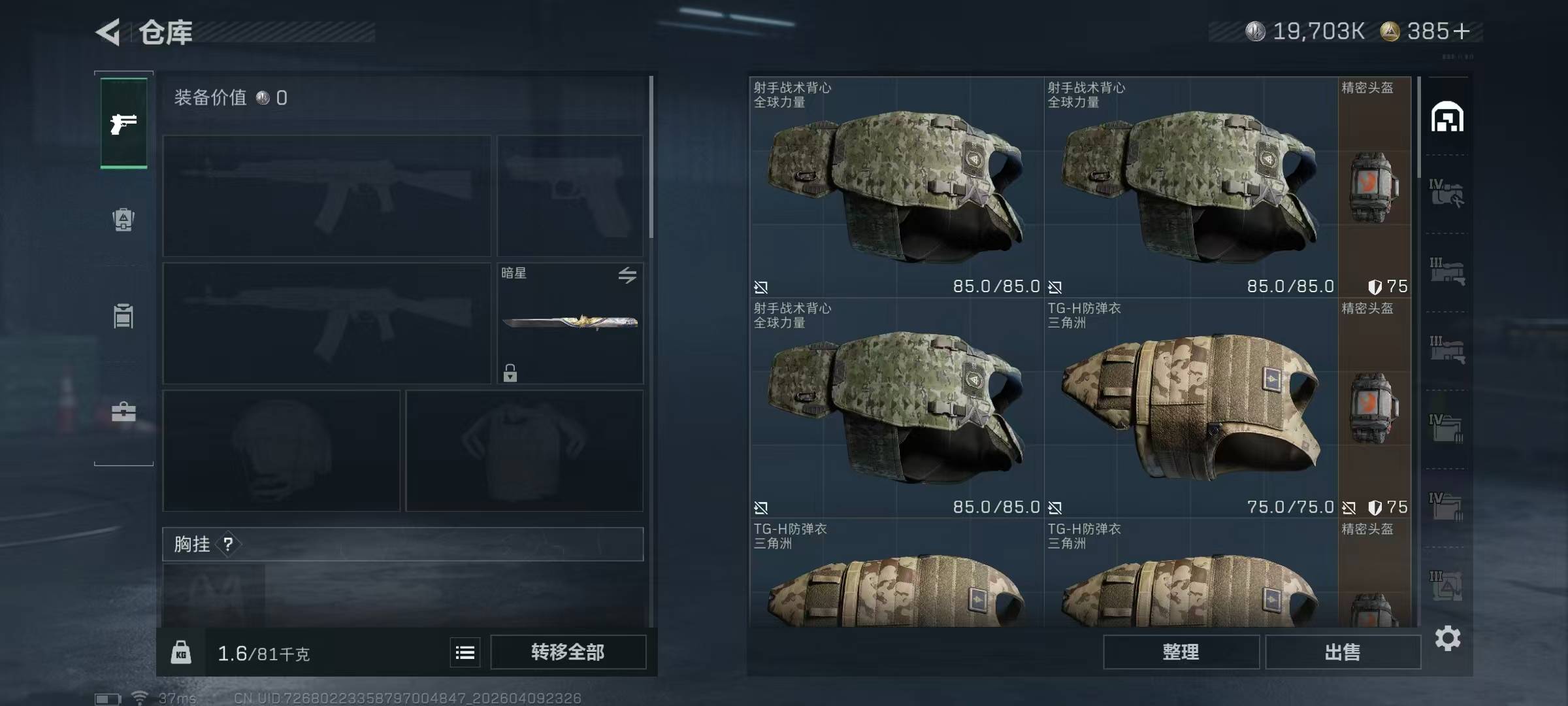1568x706 pixels.
Task: Switch to the backpack tab icon
Action: (123, 220)
